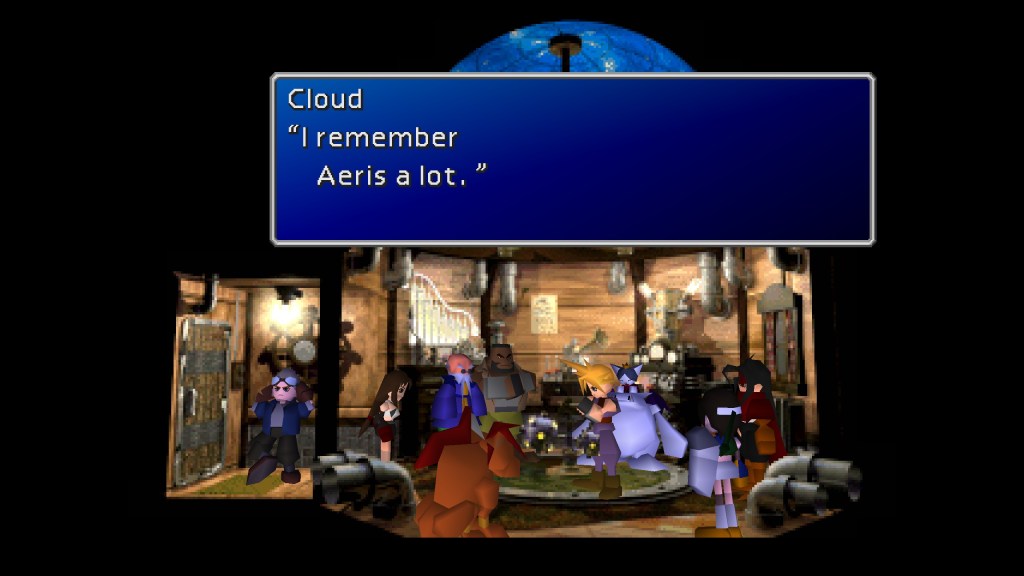Advance Cloud's blue dialogue box
The width and height of the screenshot is (1024, 576).
[x=572, y=159]
